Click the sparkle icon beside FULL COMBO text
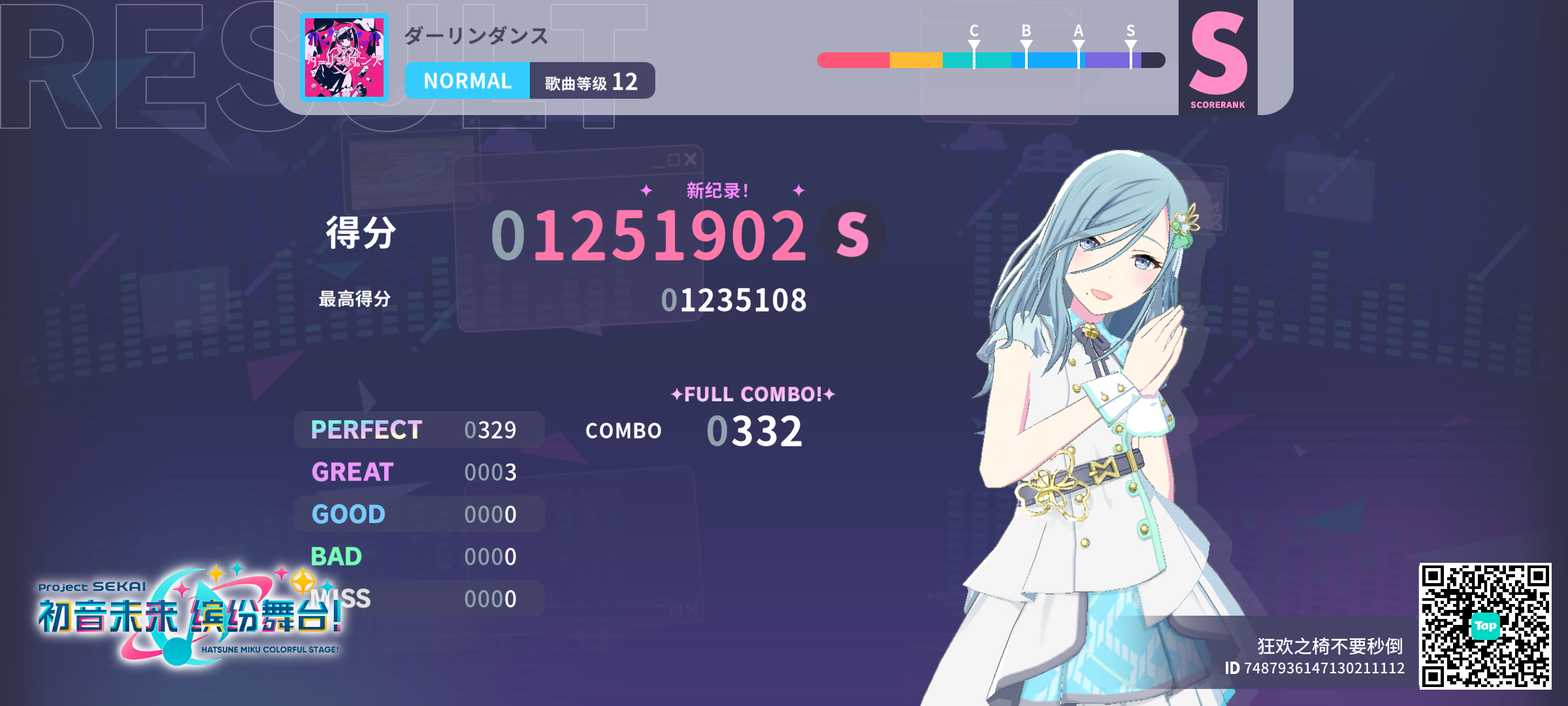 (676, 393)
